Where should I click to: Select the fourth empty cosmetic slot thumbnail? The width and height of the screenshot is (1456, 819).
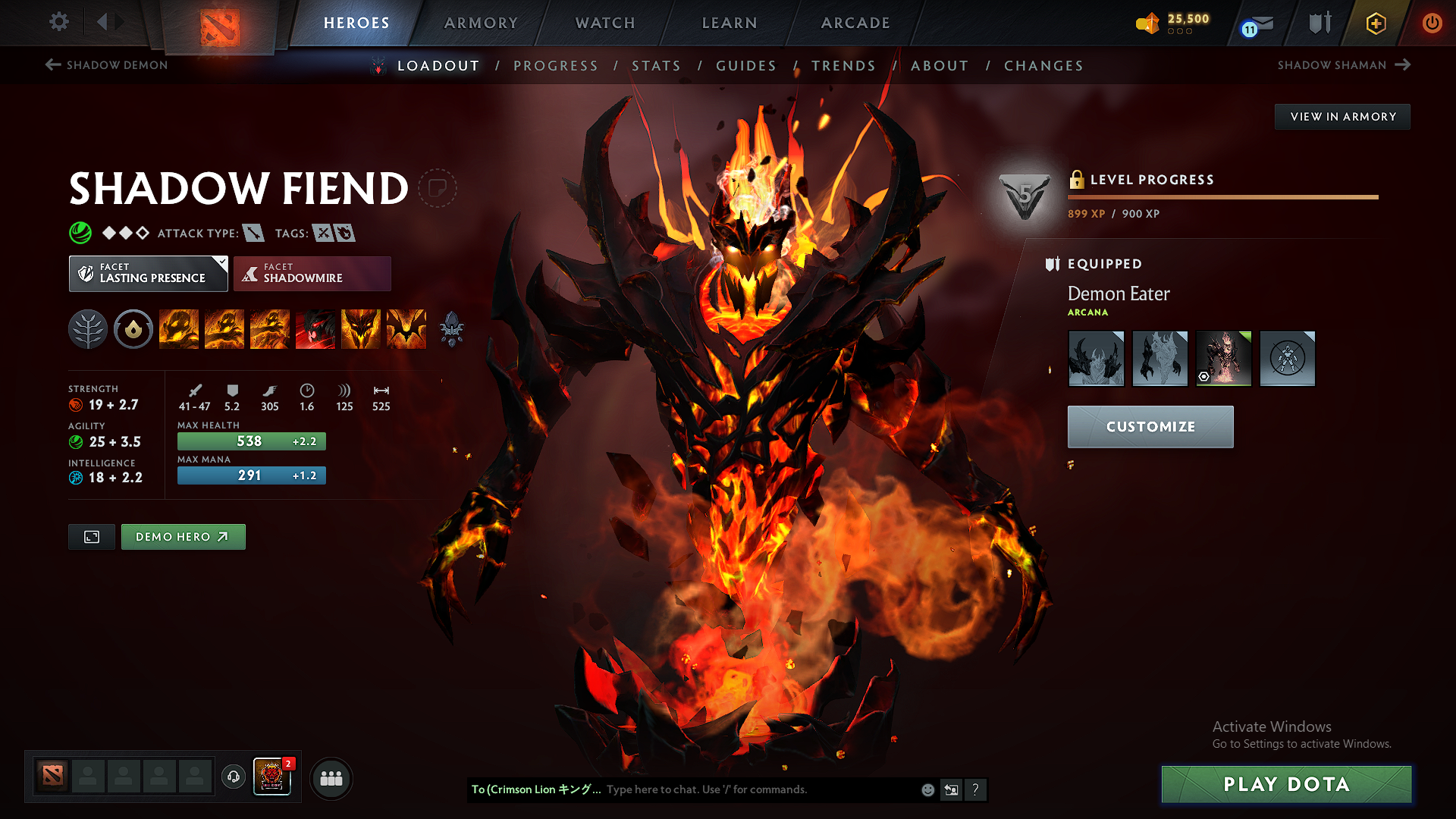pyautogui.click(x=1287, y=357)
